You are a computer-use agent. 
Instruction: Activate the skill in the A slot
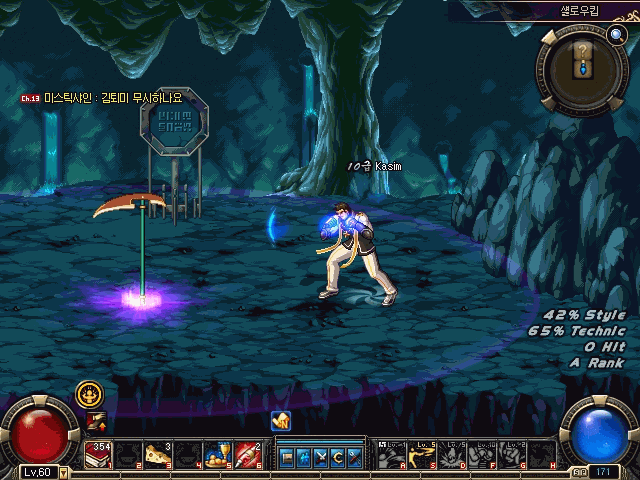point(391,455)
